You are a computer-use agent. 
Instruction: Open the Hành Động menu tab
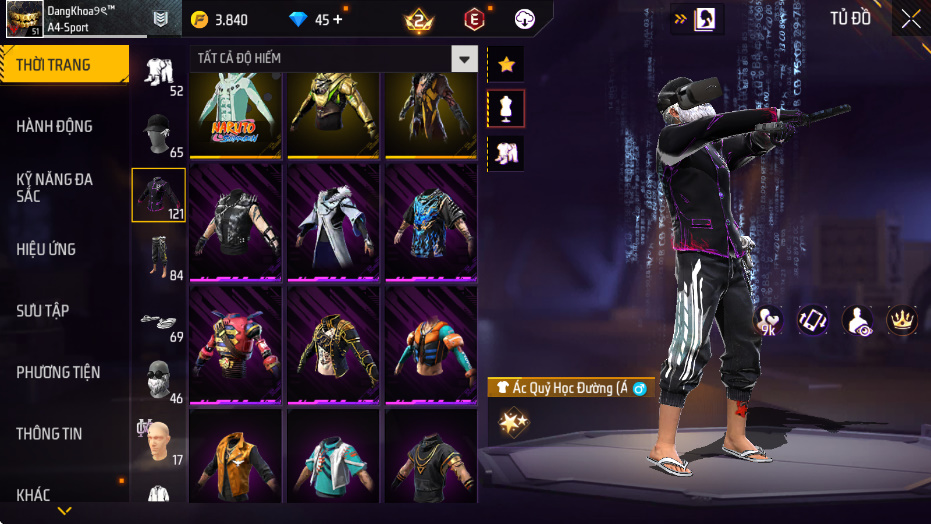pos(55,126)
